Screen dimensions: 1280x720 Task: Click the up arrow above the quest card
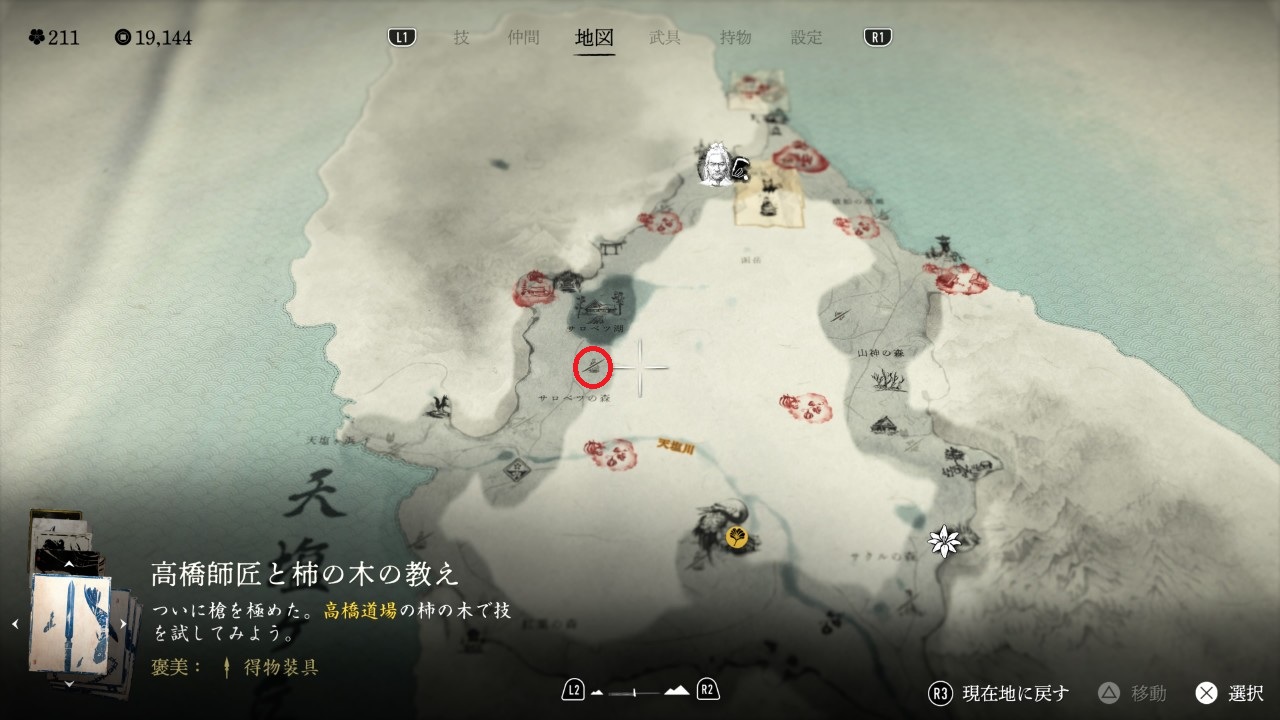[68, 565]
